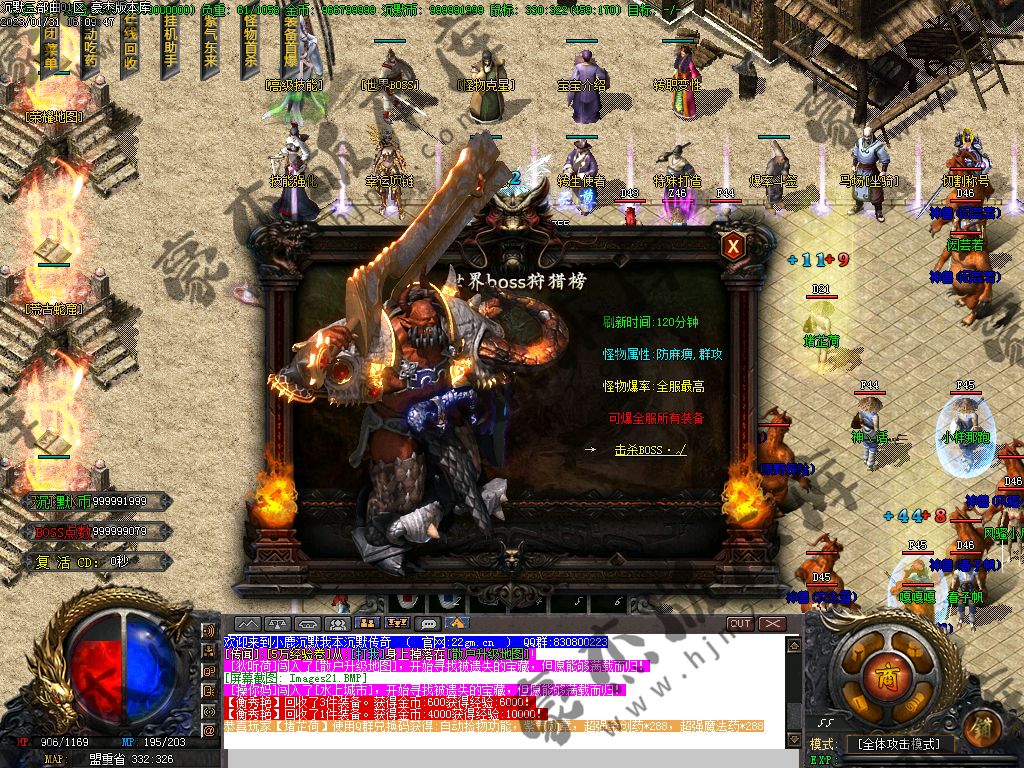
Task: Choose the 击杀BOSS option in the dialog
Action: click(650, 450)
